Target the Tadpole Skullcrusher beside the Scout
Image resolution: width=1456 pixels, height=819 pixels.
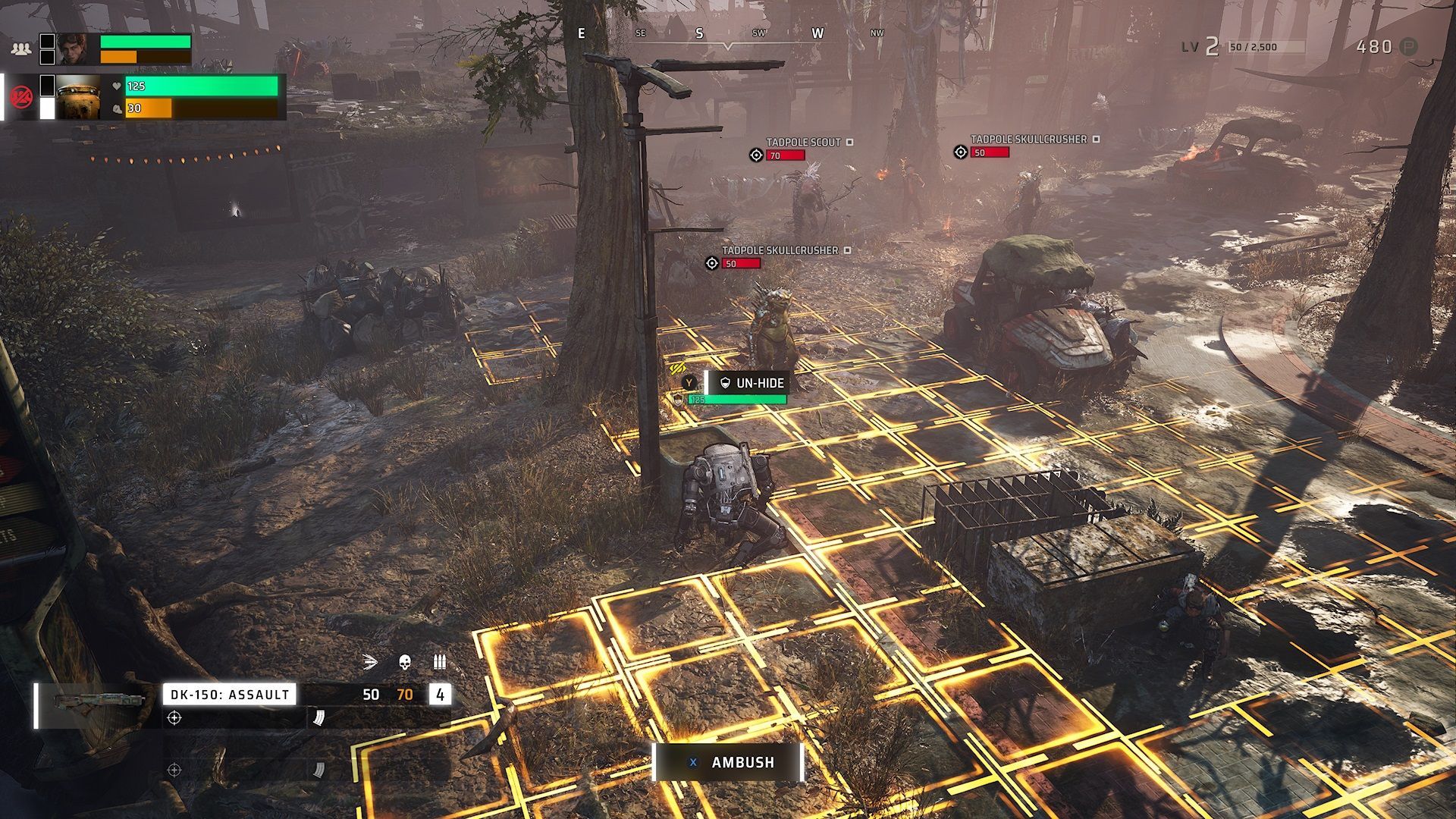point(961,152)
